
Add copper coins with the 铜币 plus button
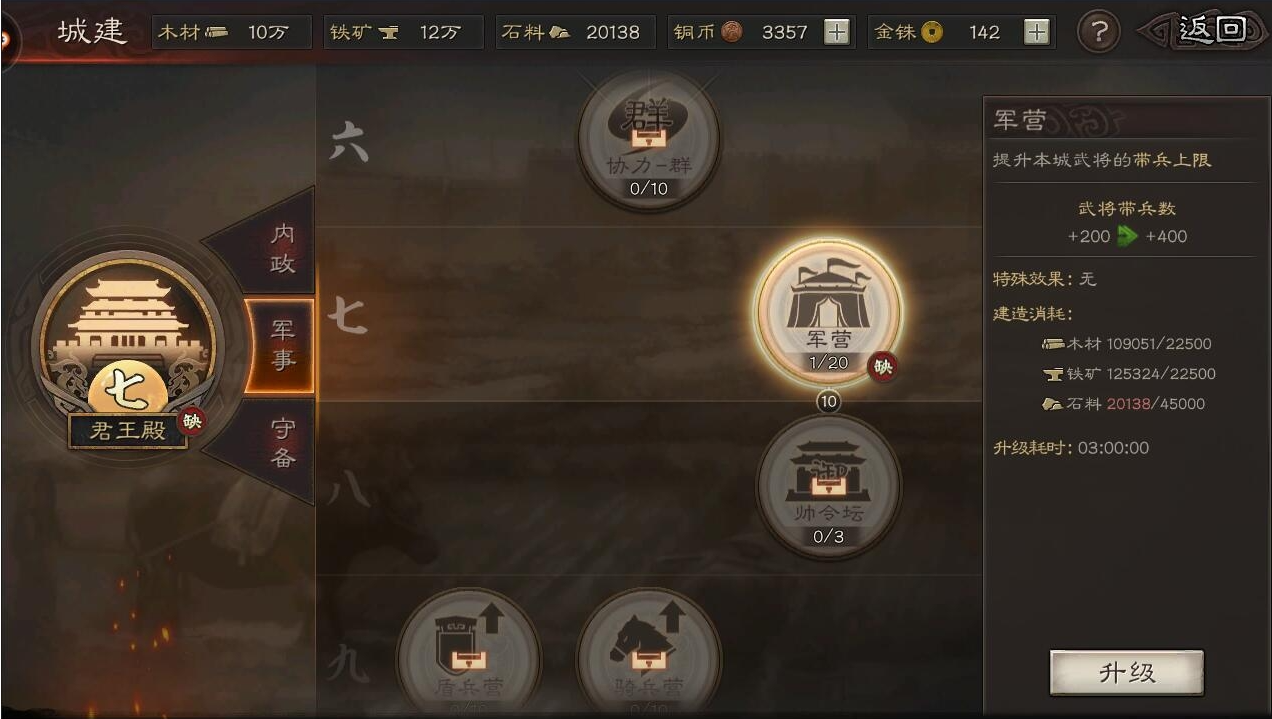(x=836, y=32)
